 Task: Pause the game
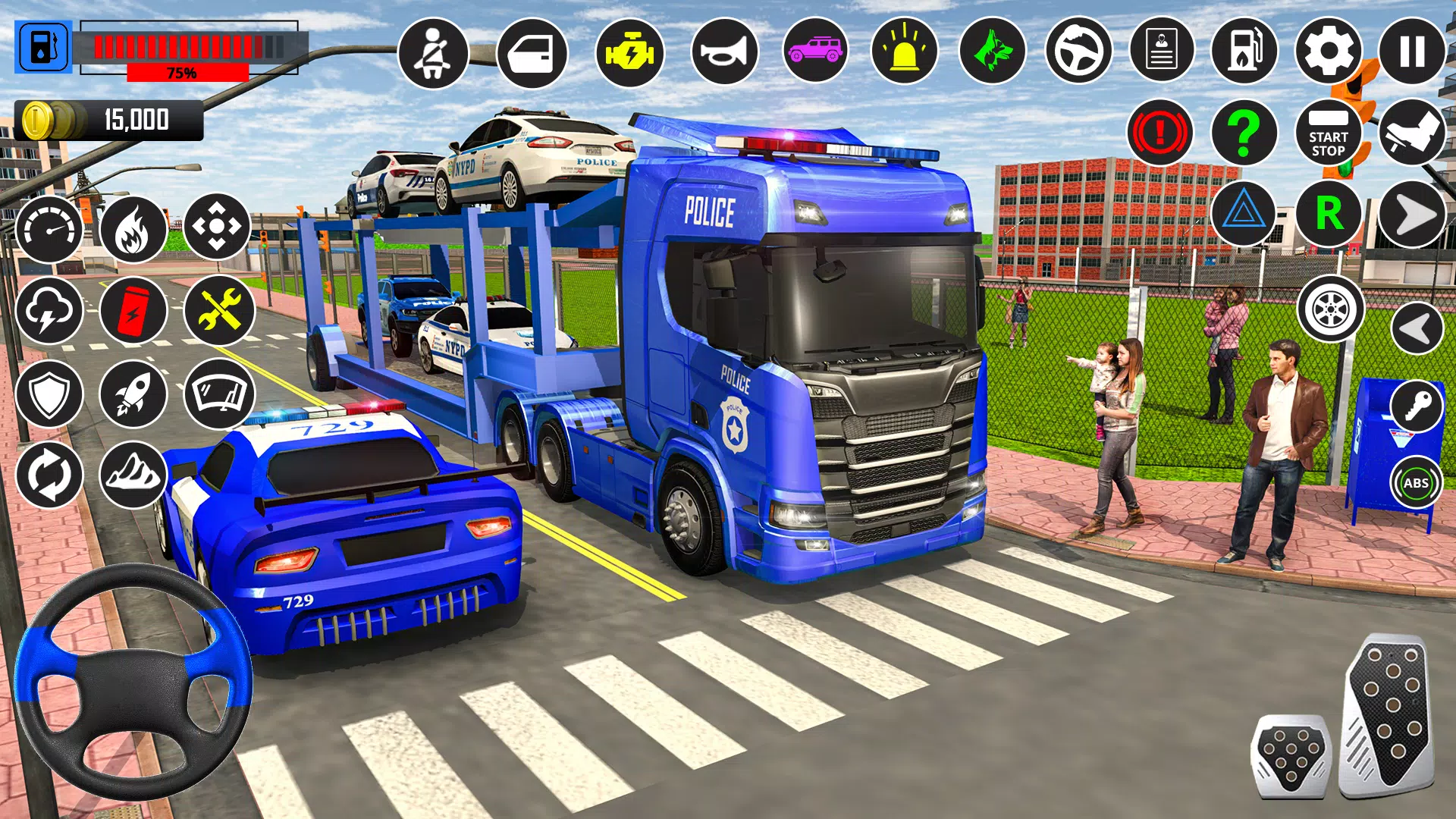point(1411,52)
